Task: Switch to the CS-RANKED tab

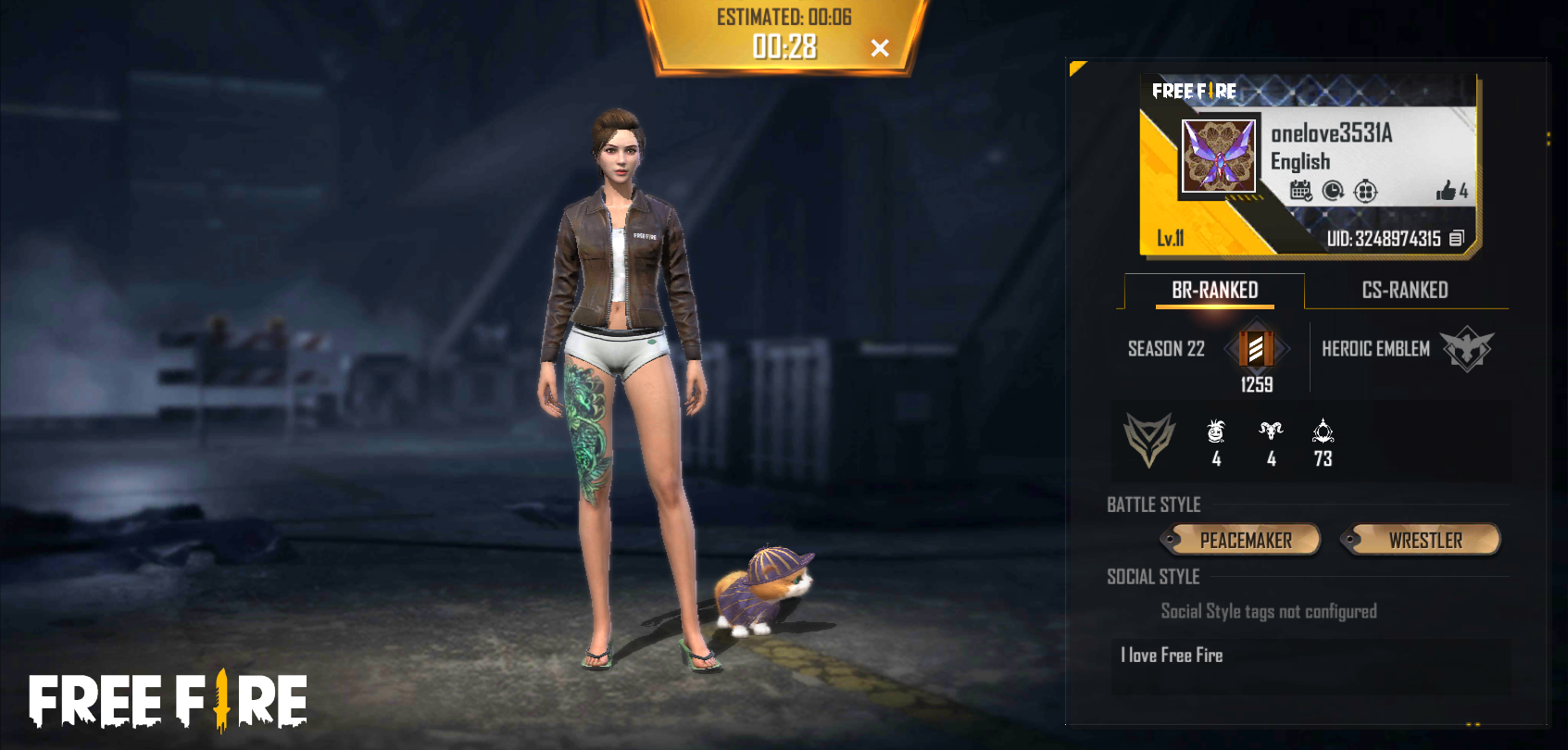Action: point(1404,290)
